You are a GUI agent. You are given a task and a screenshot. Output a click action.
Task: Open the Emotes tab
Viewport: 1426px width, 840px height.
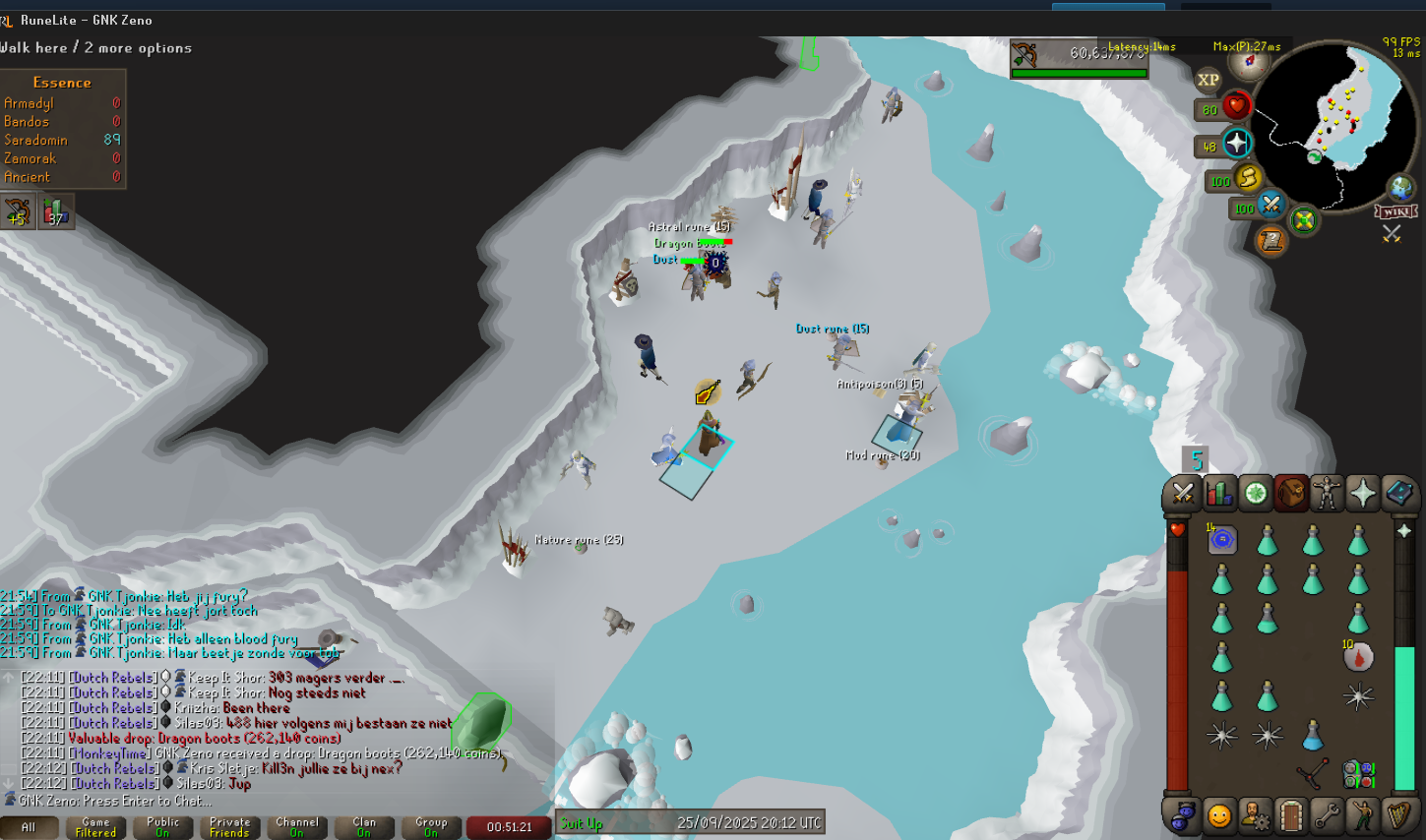click(1362, 815)
